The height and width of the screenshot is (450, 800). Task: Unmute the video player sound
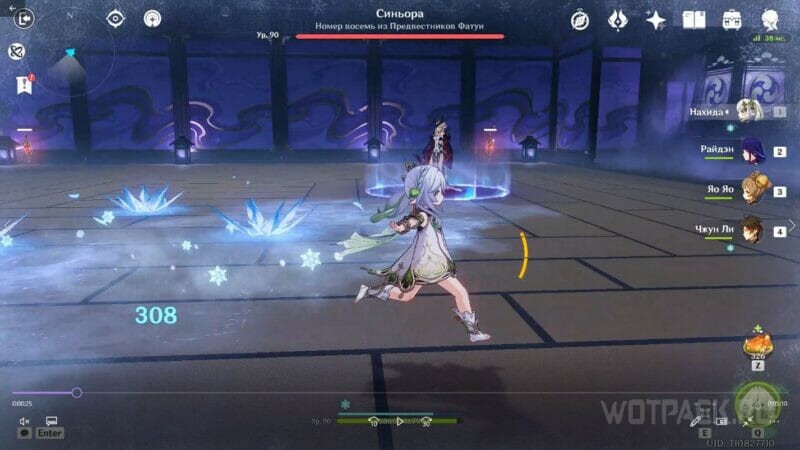coord(24,422)
